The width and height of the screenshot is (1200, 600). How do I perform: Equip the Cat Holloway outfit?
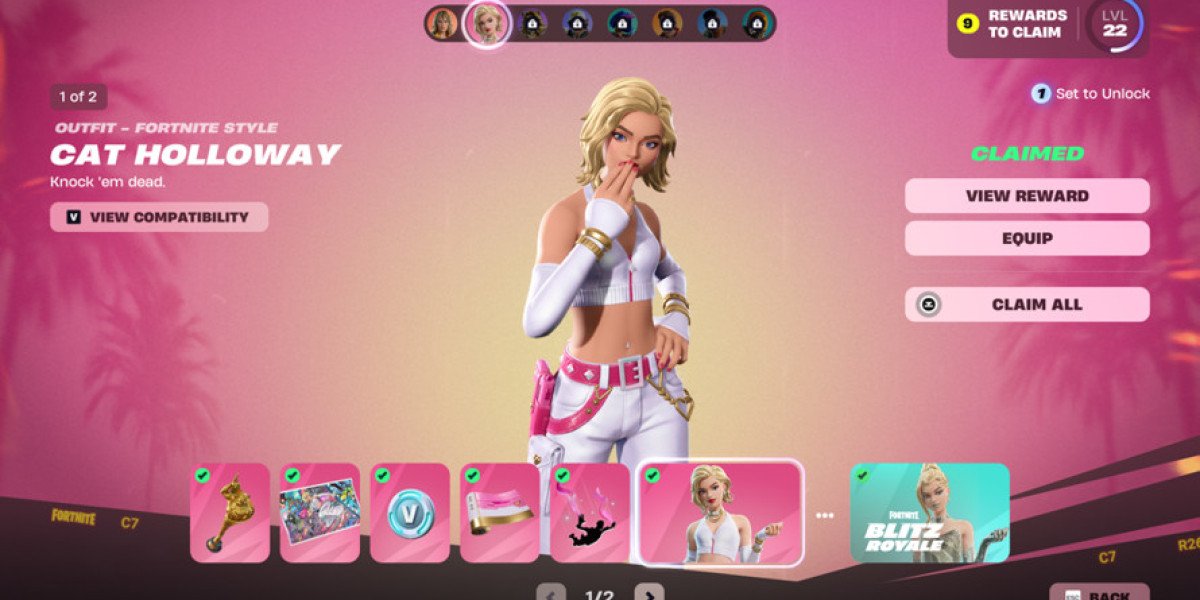point(1027,239)
